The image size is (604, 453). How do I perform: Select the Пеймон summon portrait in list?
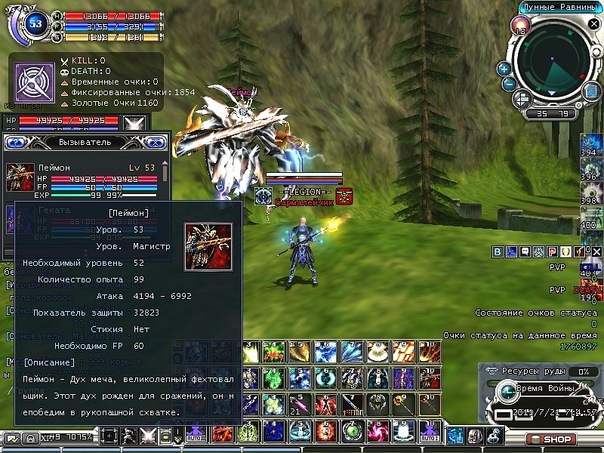click(20, 177)
